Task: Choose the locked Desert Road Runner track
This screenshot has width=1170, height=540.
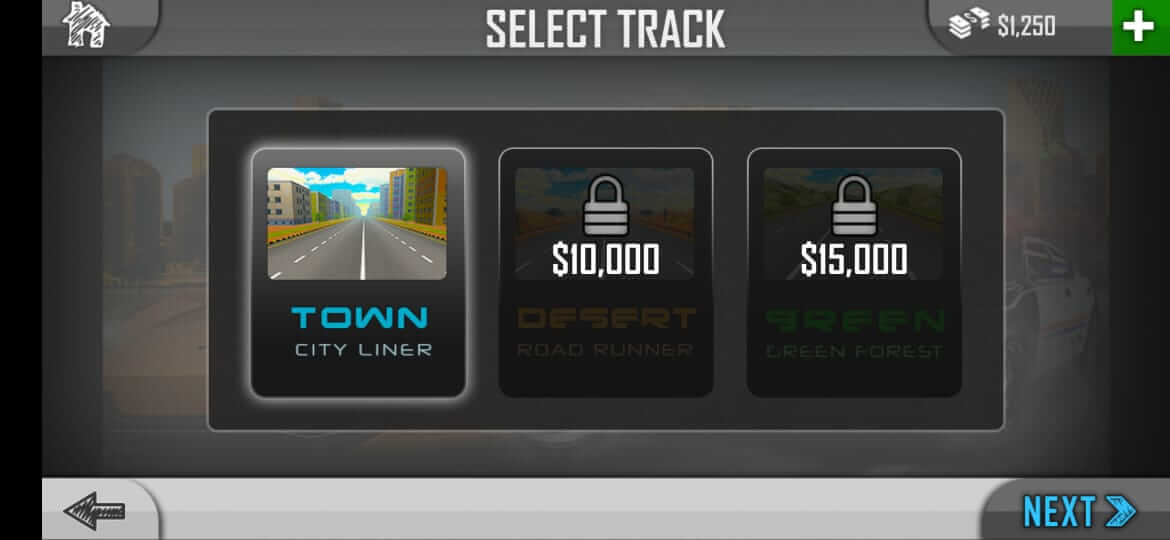Action: point(606,272)
